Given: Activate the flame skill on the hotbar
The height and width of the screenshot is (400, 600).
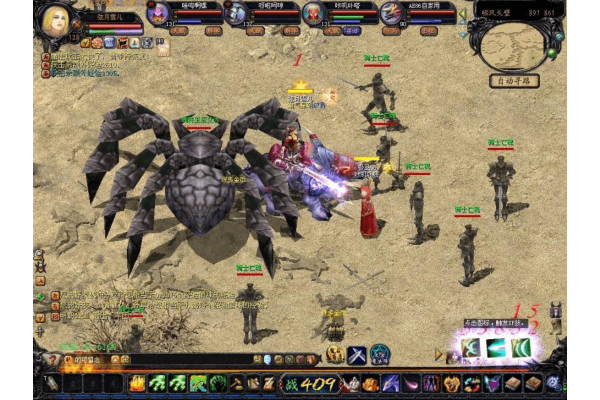Looking at the screenshot, I should pos(137,383).
